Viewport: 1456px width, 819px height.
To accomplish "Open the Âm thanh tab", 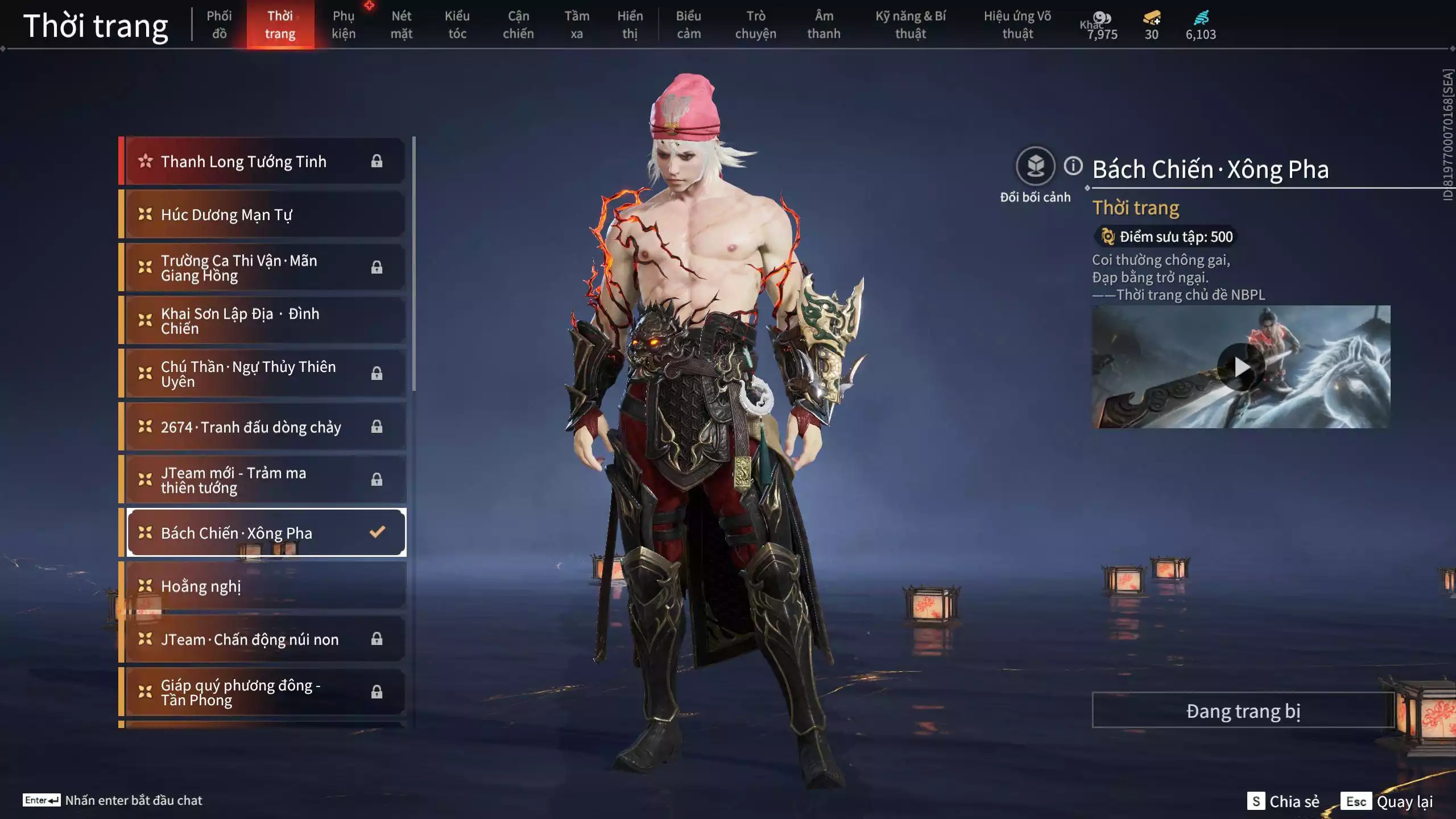I will point(824,24).
